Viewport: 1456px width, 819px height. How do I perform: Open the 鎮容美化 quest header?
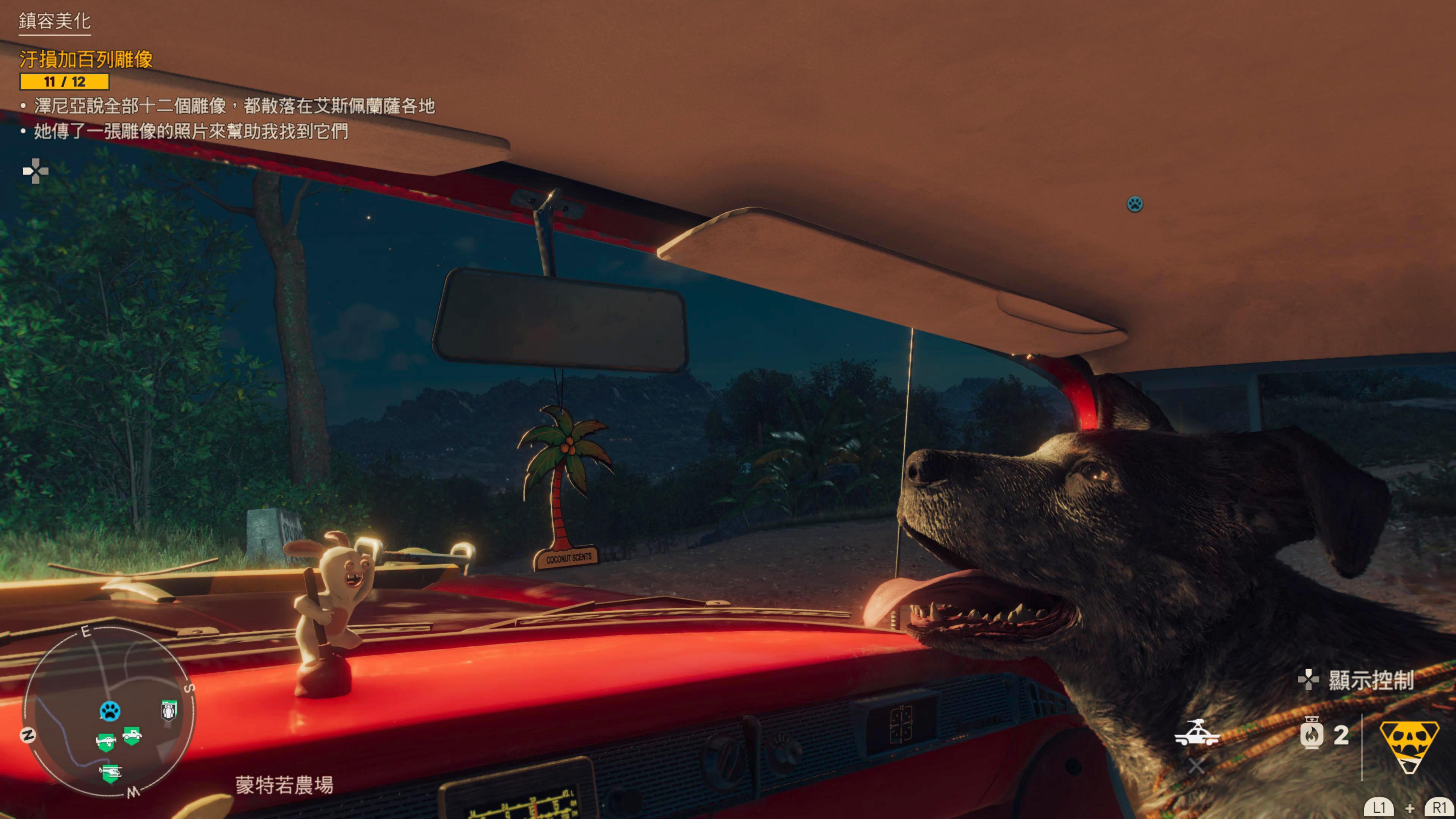55,22
